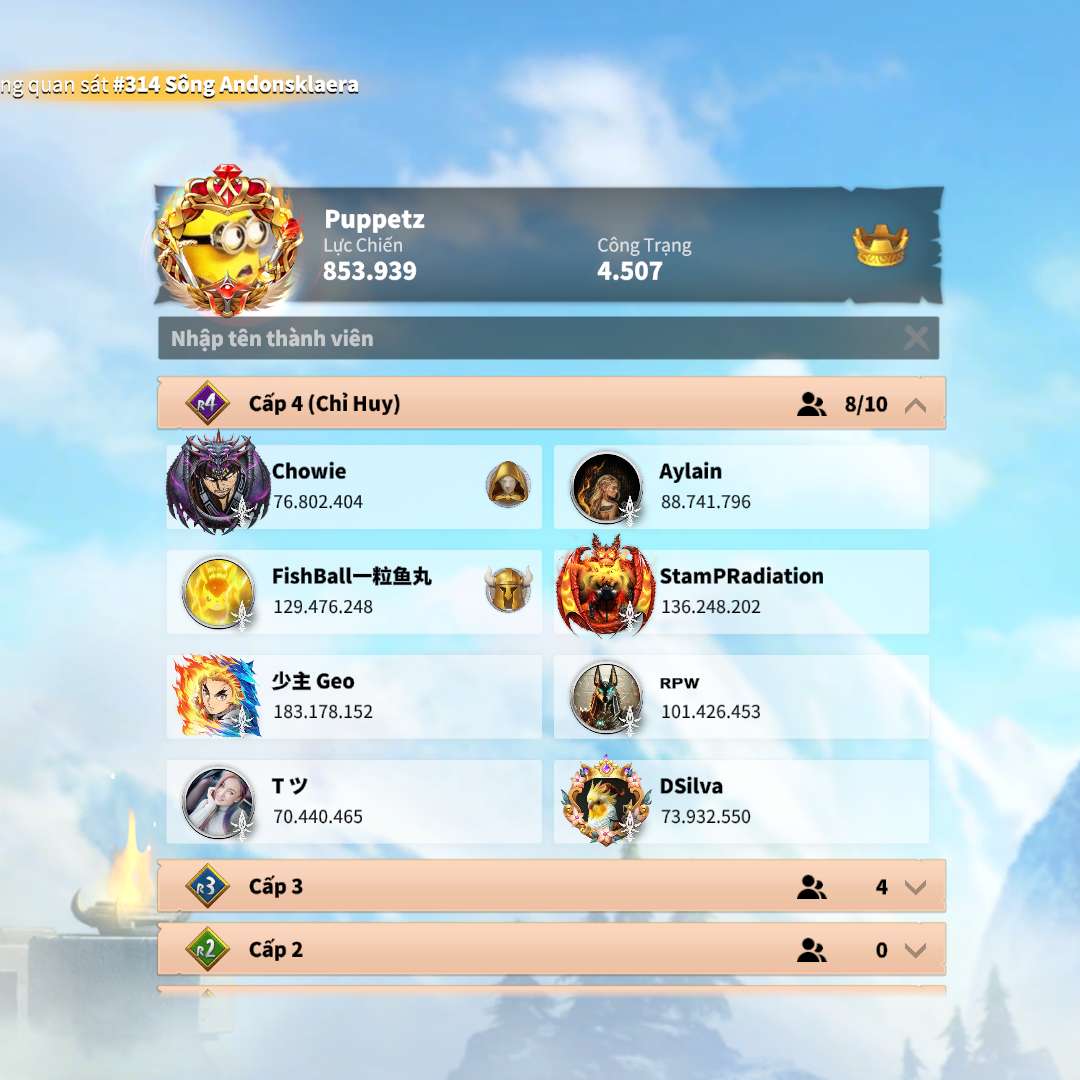Expand the Cấp 3 member list
This screenshot has height=1080, width=1080.
[x=914, y=887]
